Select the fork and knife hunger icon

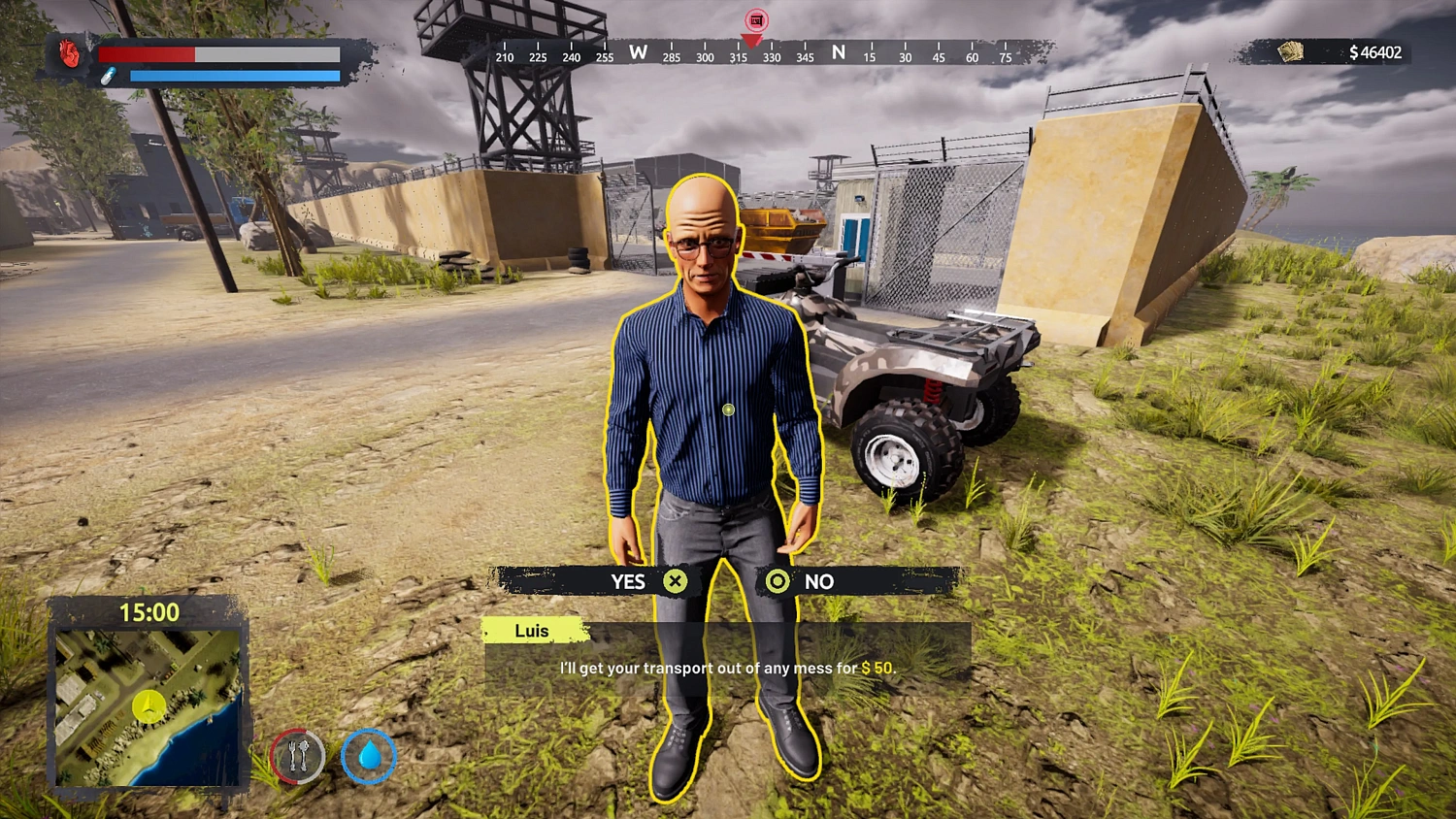(299, 756)
